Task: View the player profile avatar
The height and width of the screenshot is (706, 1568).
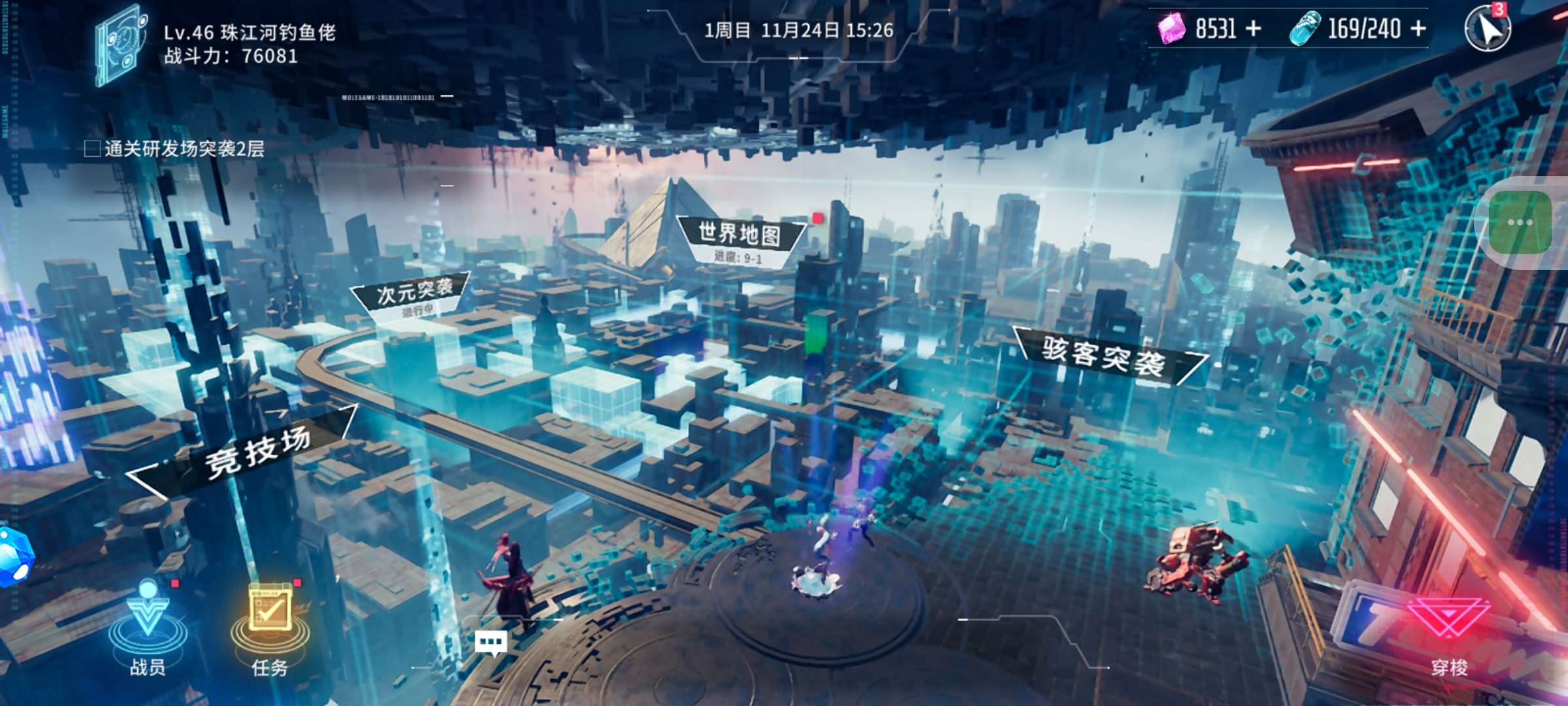Action: coord(120,44)
